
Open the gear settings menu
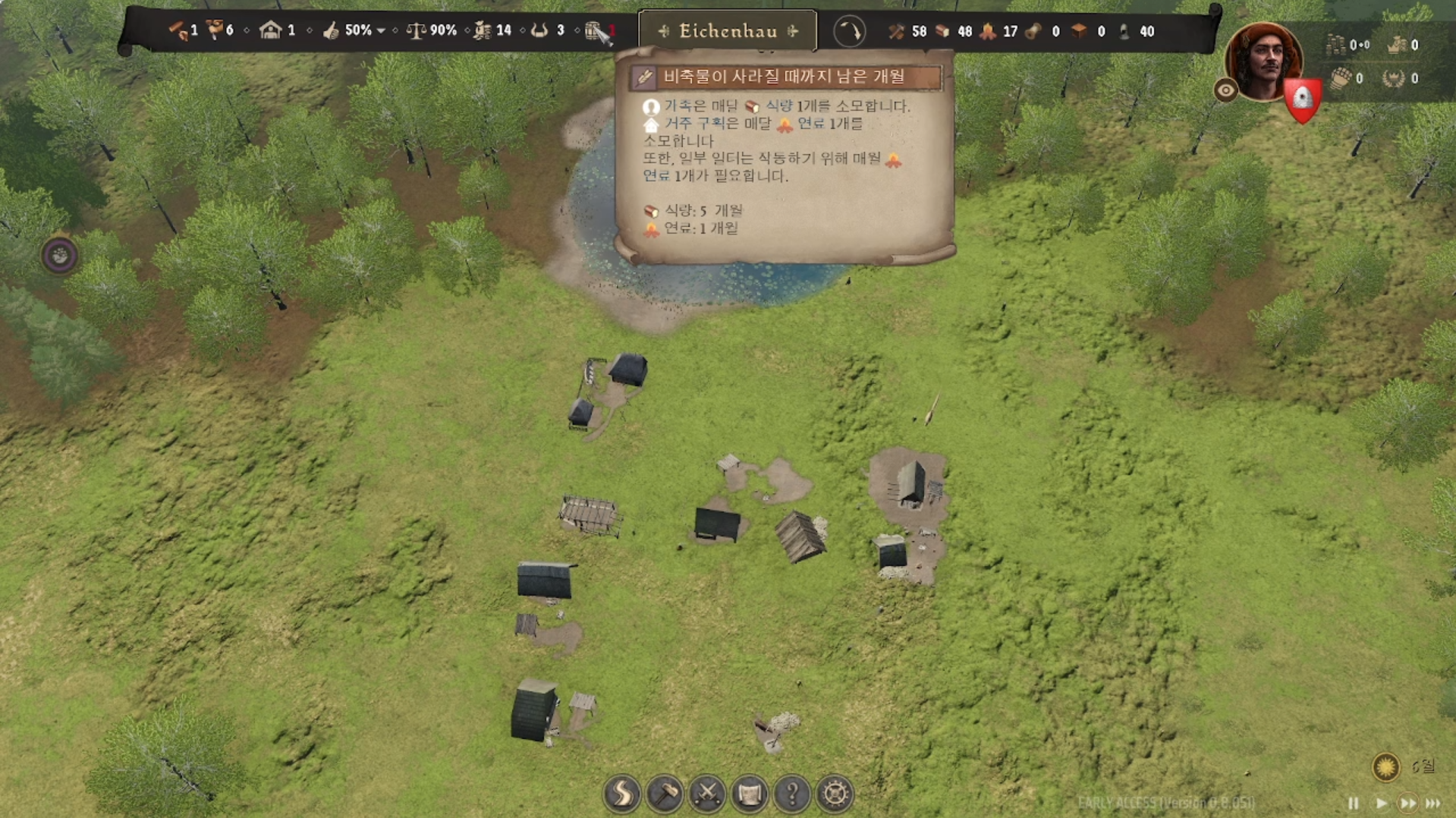point(835,794)
